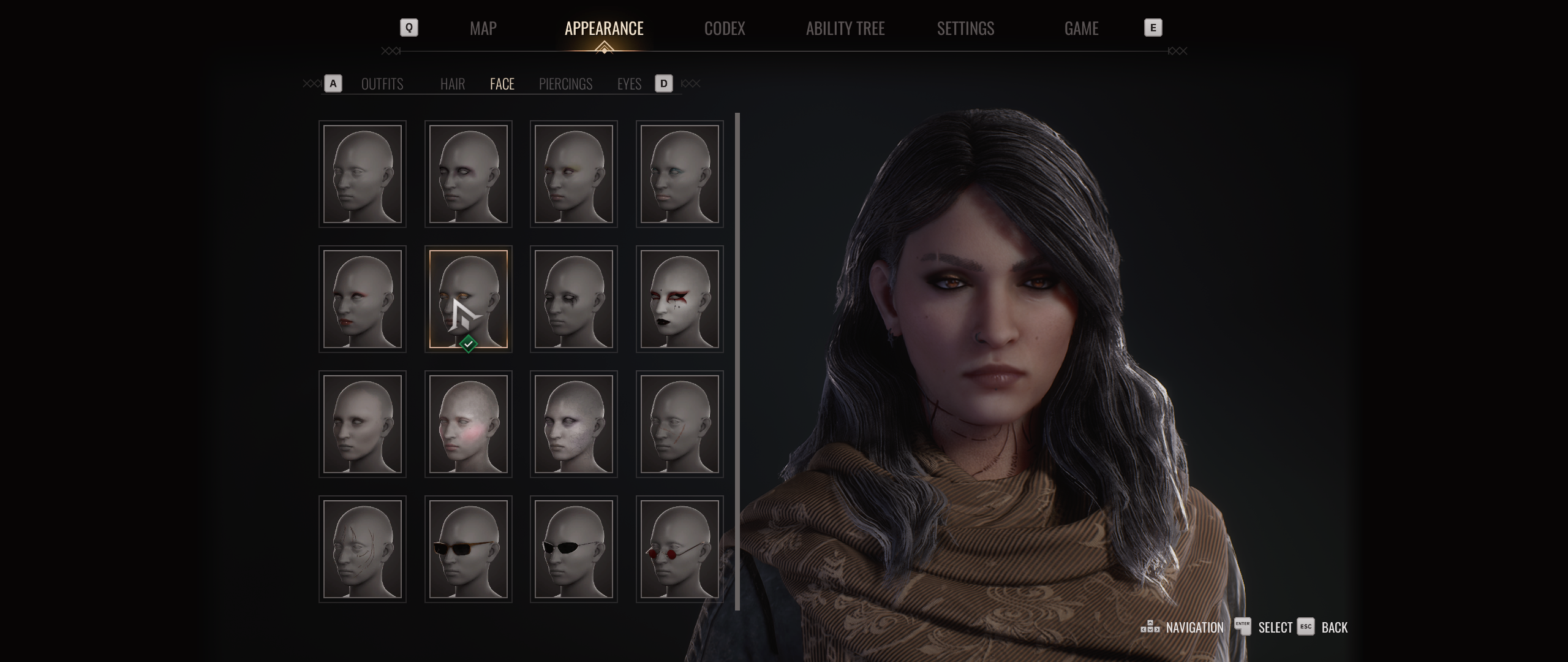Select the thin wire-frame black sunglasses
The image size is (1568, 662).
pos(573,549)
